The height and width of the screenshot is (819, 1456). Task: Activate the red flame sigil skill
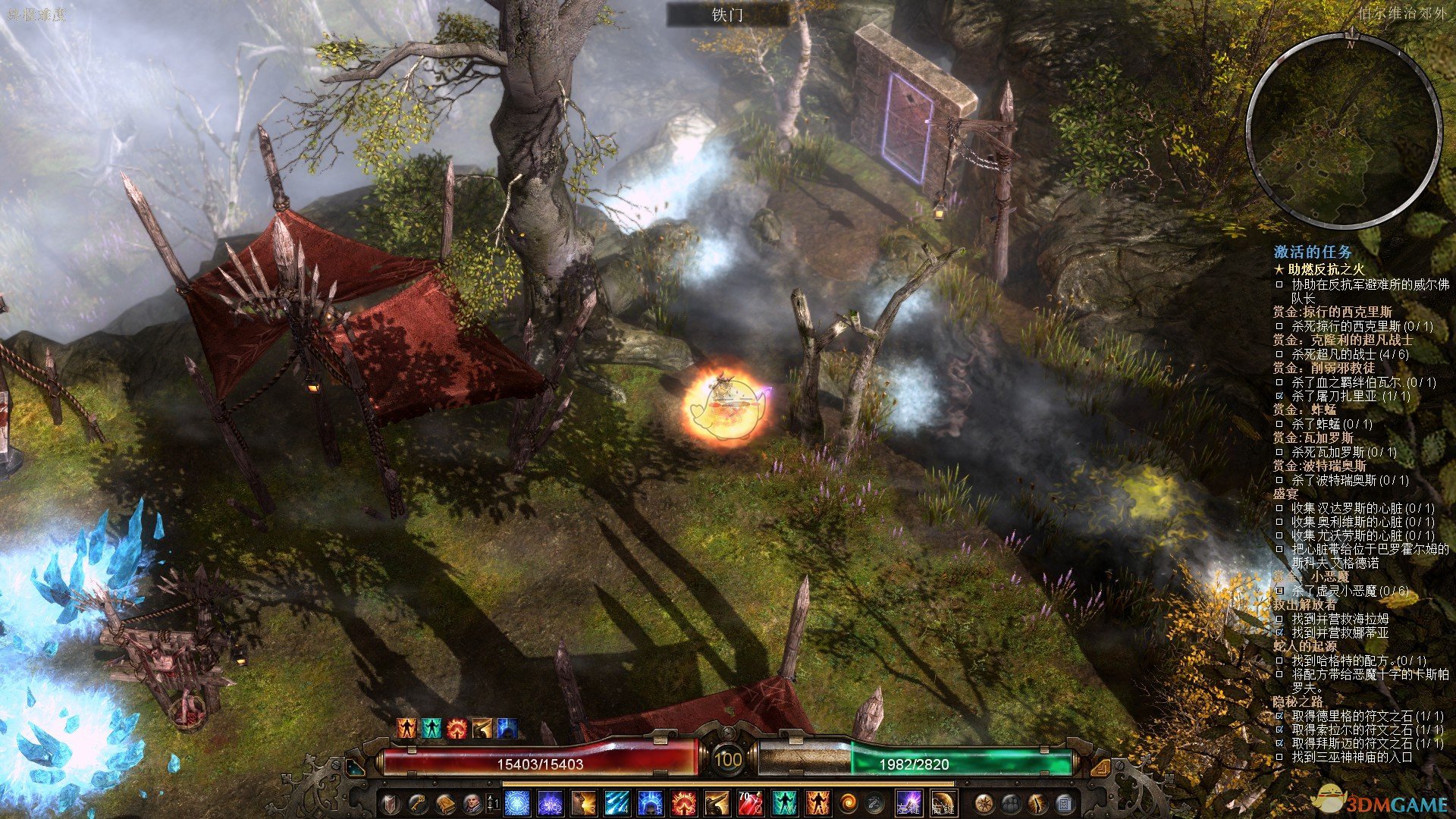click(683, 802)
